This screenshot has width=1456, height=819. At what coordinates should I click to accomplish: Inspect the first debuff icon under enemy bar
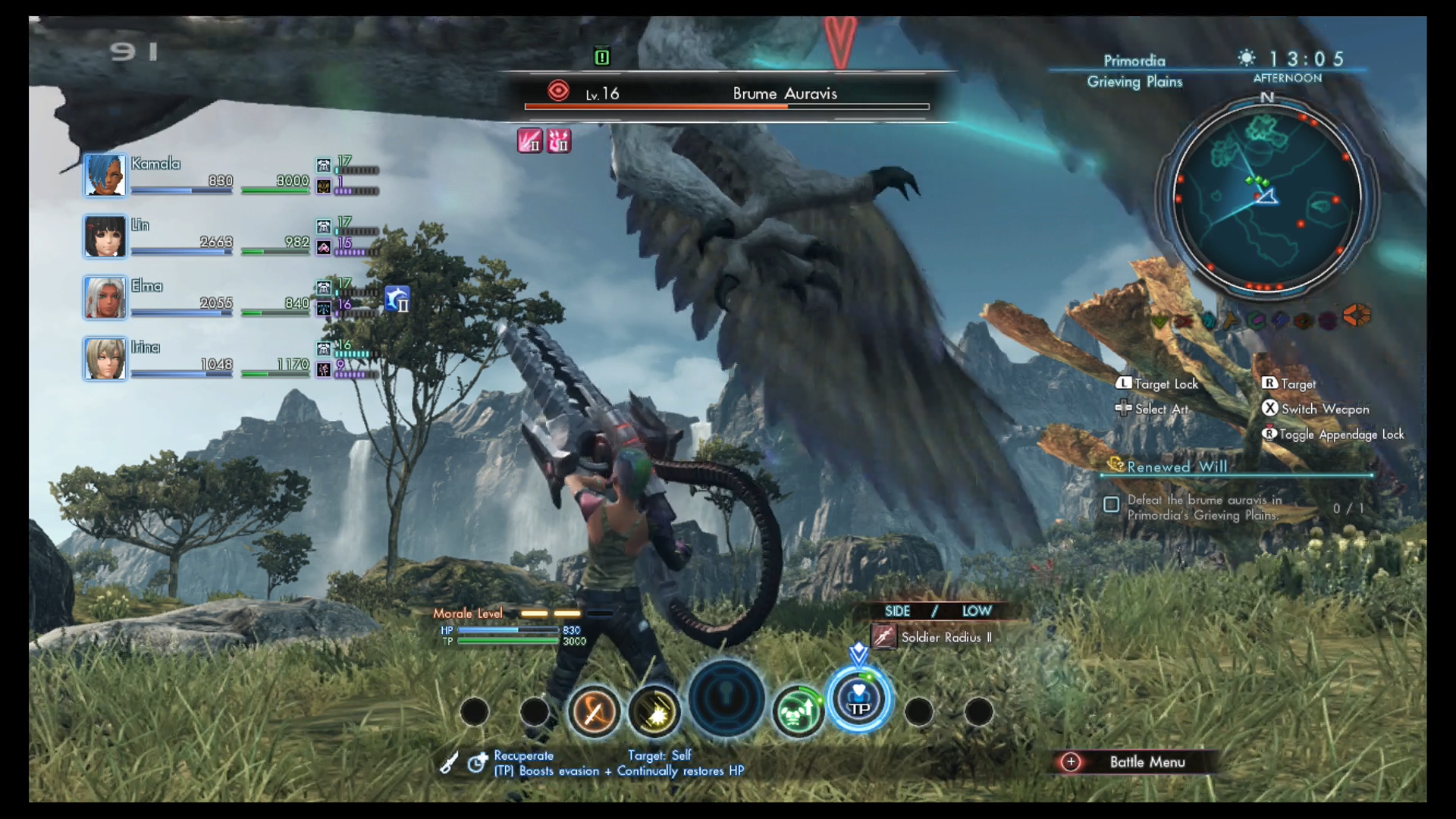[529, 140]
